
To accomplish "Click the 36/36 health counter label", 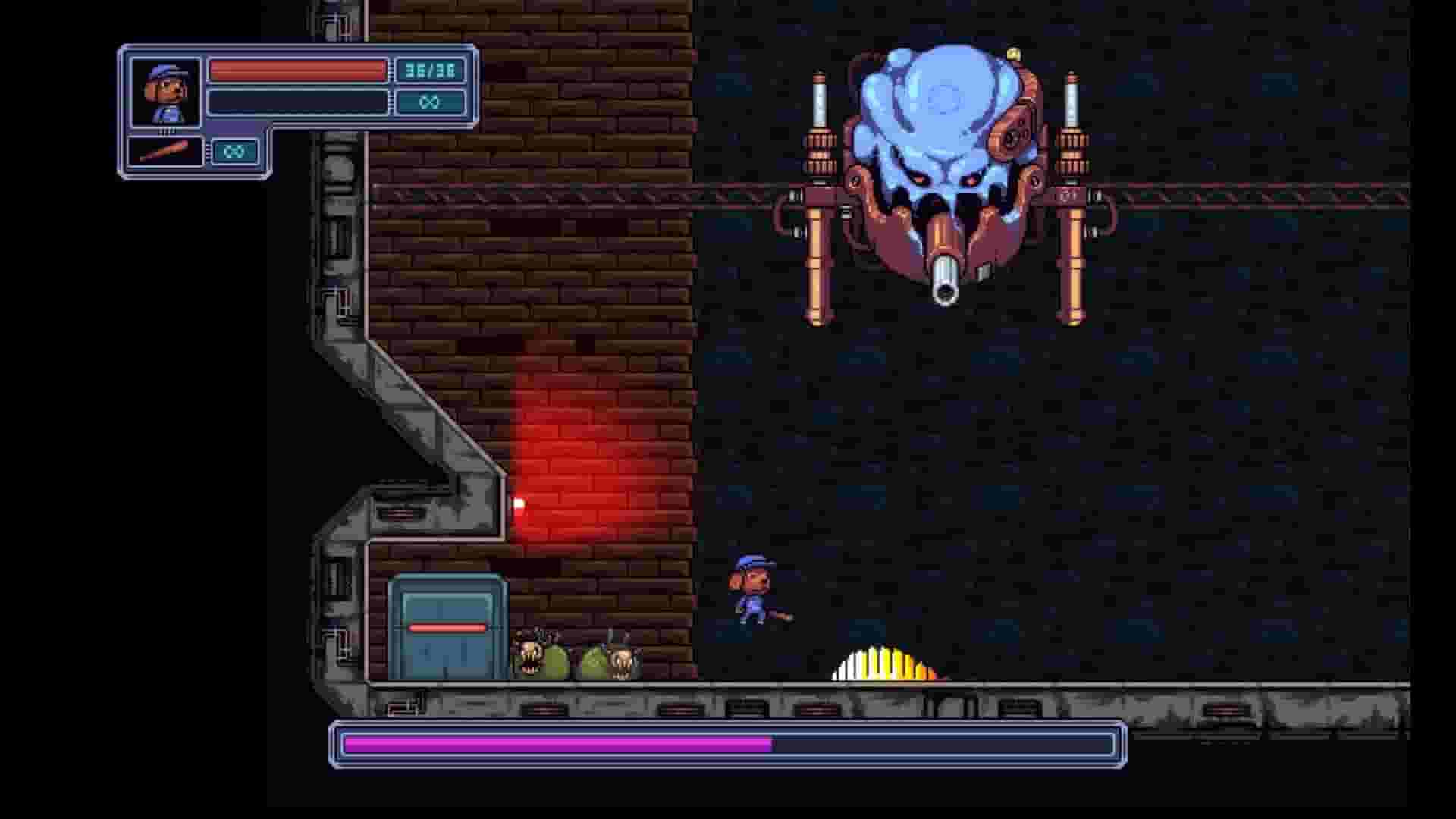I will tap(430, 70).
